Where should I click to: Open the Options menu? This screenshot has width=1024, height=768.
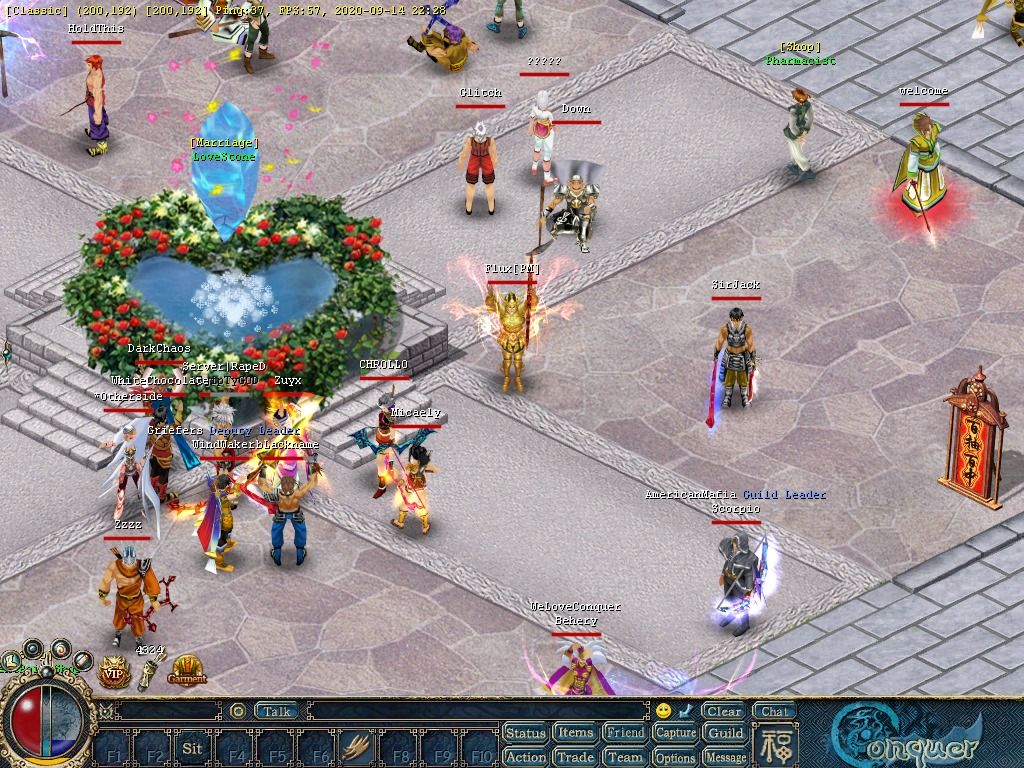click(676, 757)
